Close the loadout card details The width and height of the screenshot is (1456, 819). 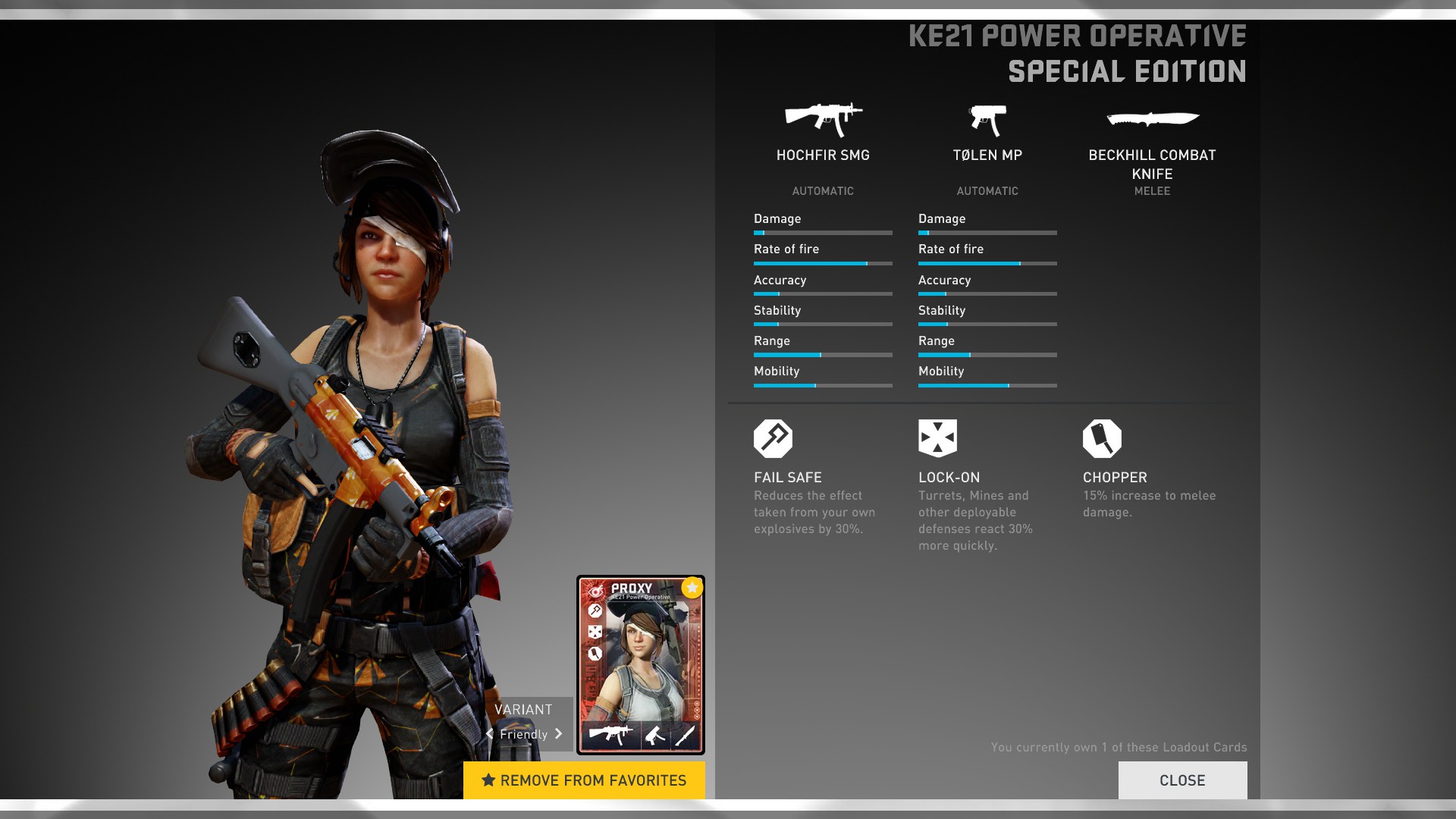(1182, 780)
